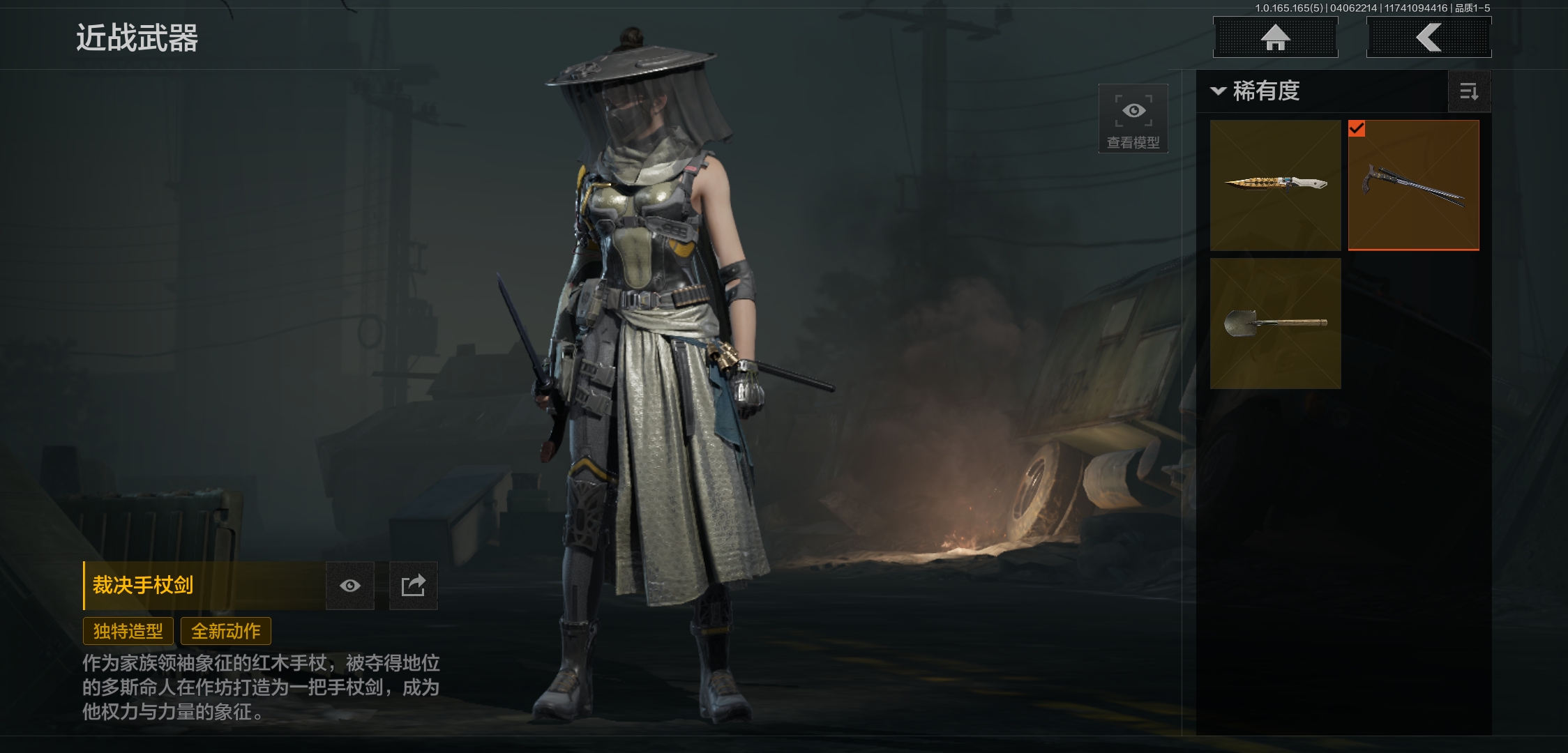Preview 裁决手杖剑 with the eye icon
Viewport: 1568px width, 753px height.
click(x=350, y=586)
